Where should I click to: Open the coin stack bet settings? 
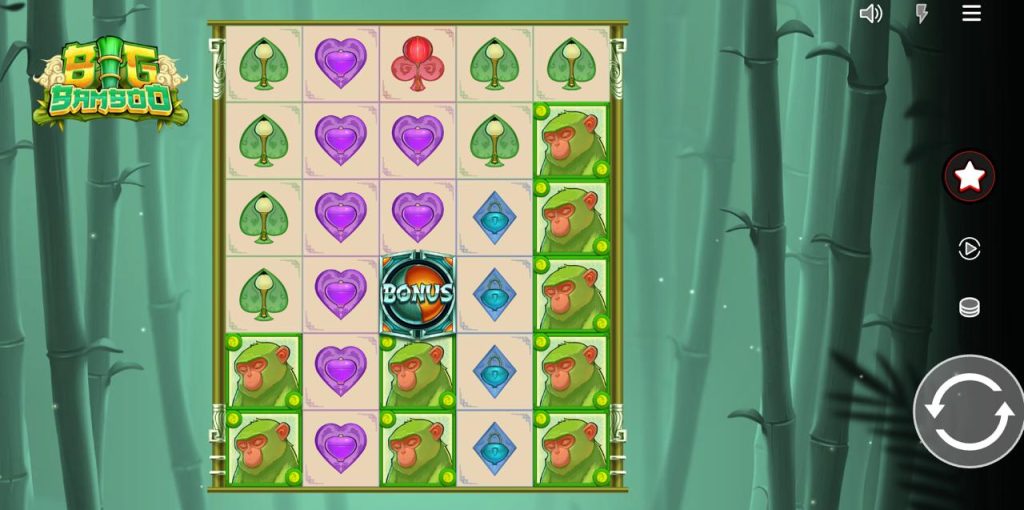pos(969,307)
